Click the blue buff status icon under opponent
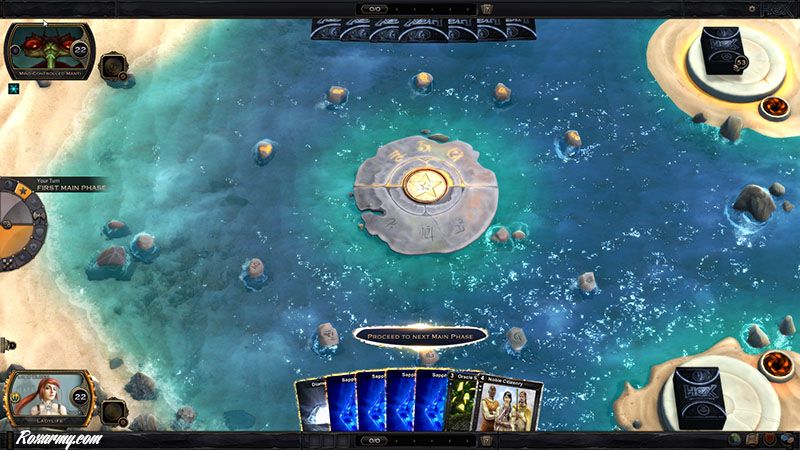Screen dimensions: 800x450 (x=15, y=89)
